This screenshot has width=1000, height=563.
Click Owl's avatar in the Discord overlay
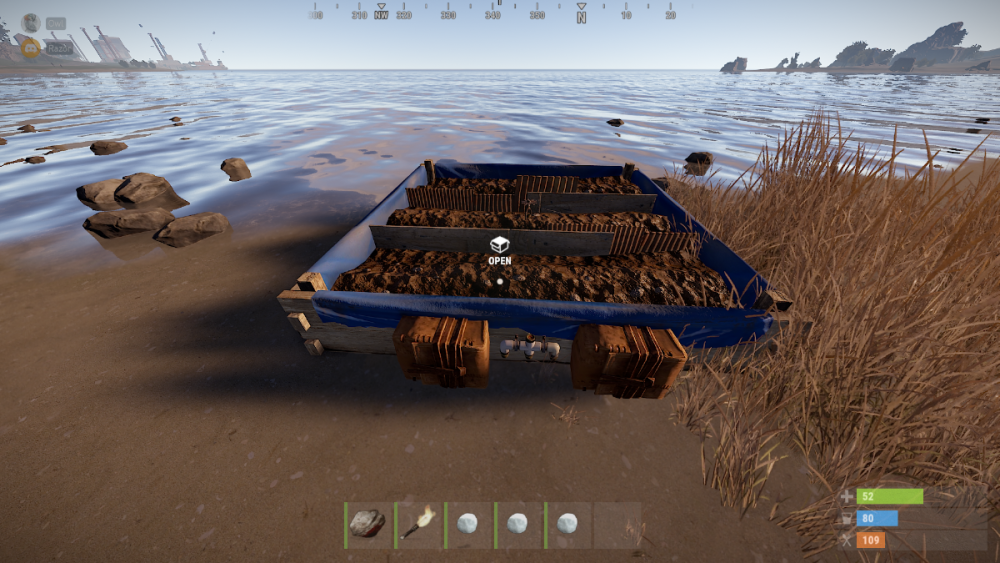(x=31, y=23)
